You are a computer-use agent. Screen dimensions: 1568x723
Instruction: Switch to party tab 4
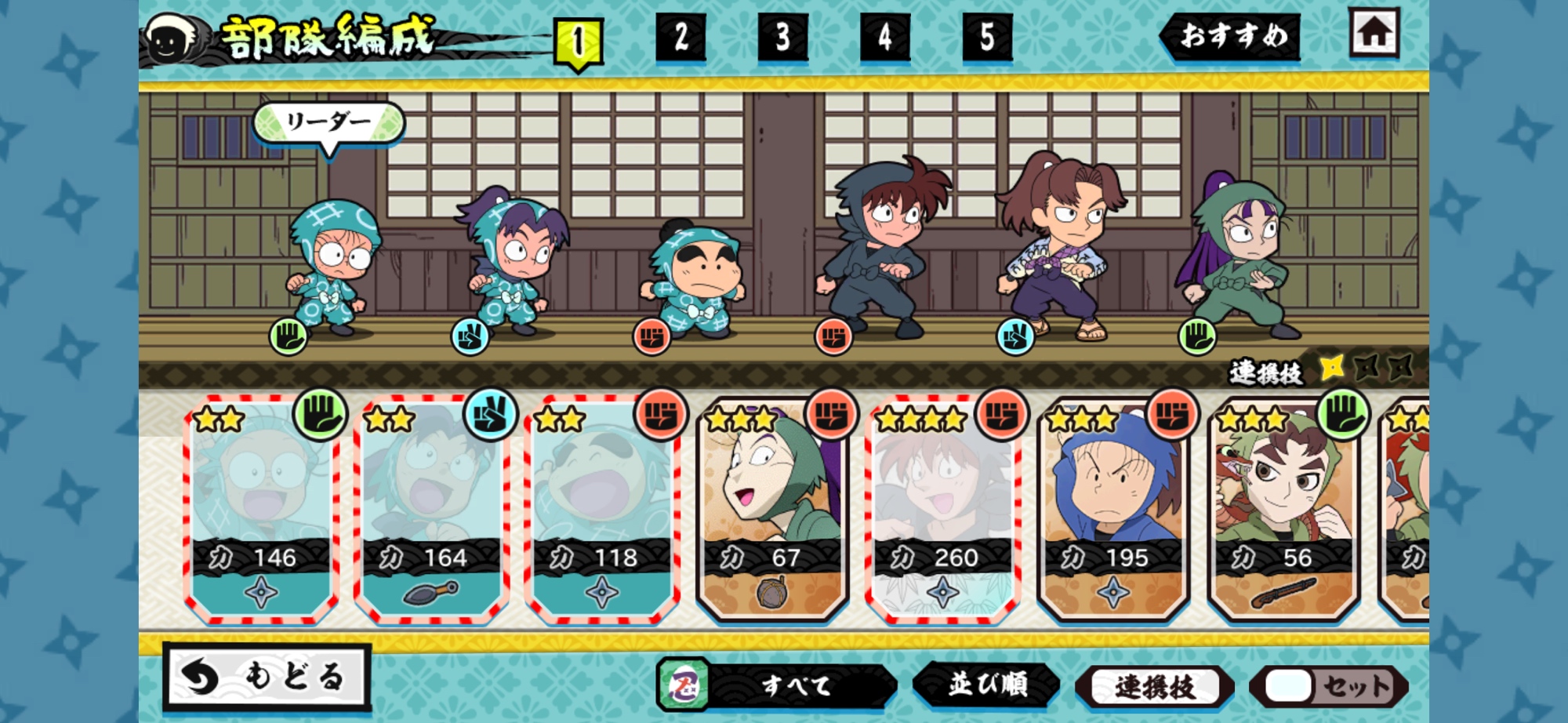click(x=884, y=37)
